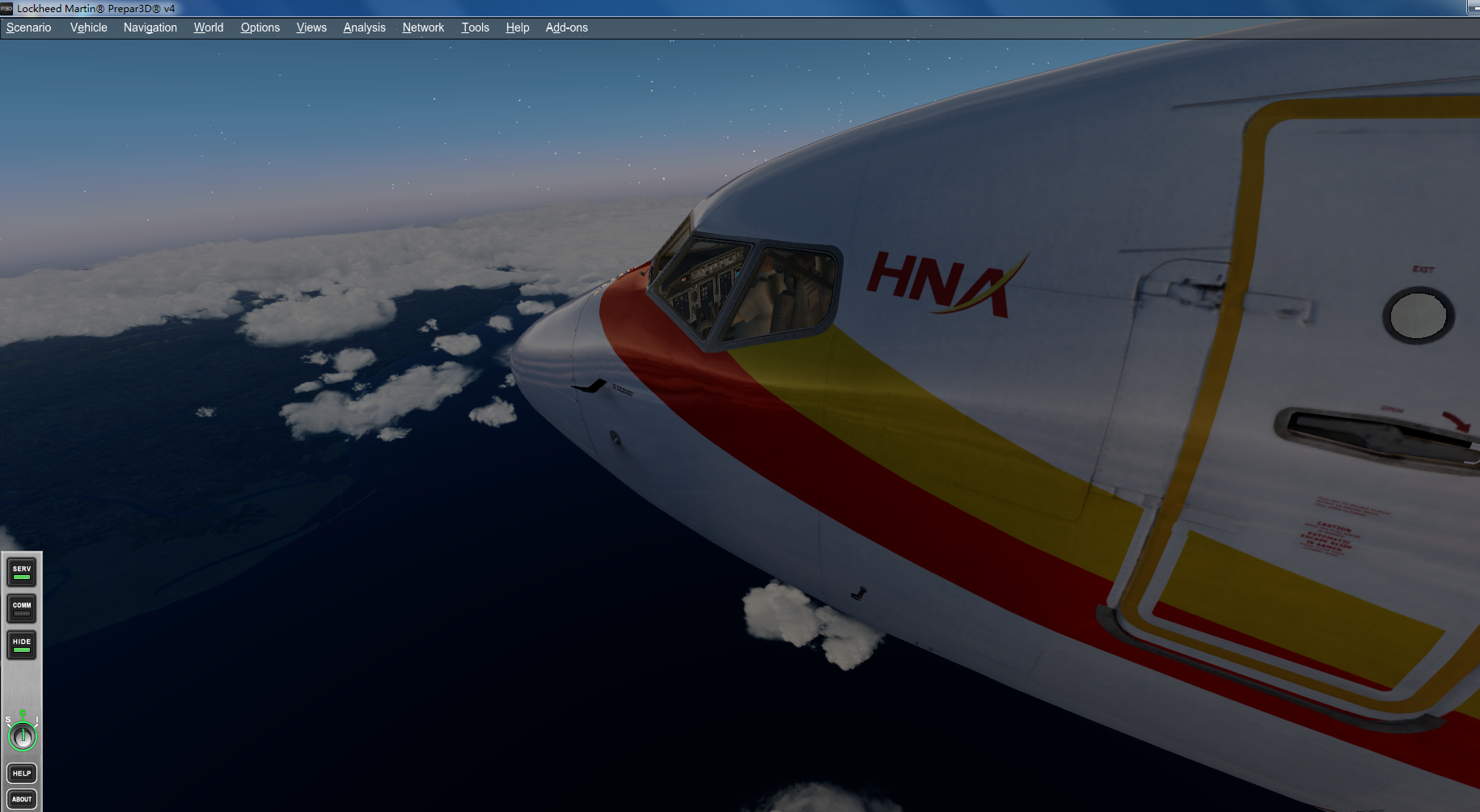Image resolution: width=1480 pixels, height=812 pixels.
Task: Open the Tools menu
Action: (475, 27)
